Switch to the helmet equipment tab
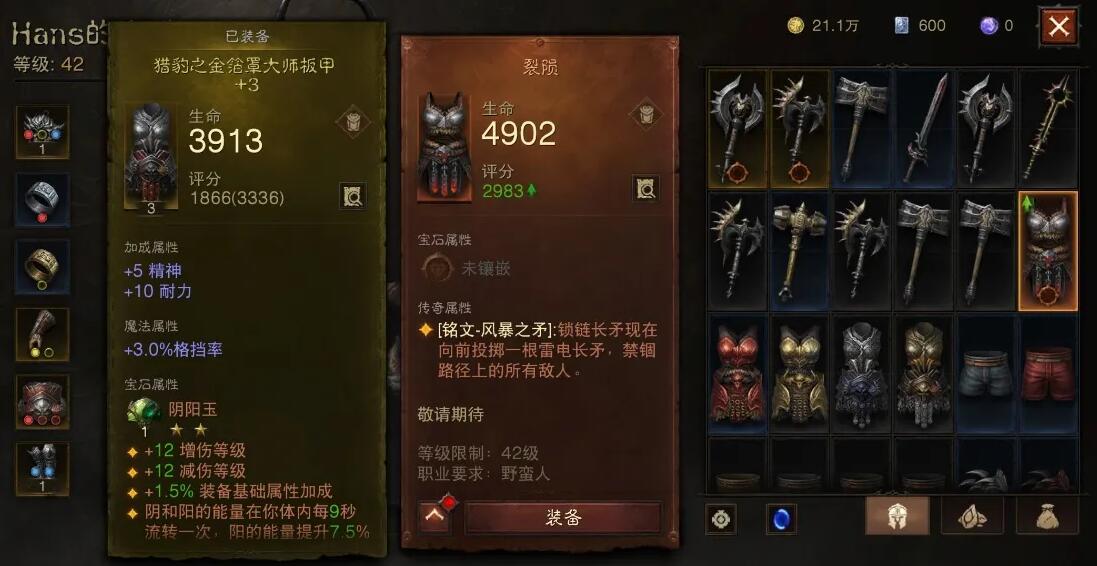The image size is (1097, 566). coord(896,516)
